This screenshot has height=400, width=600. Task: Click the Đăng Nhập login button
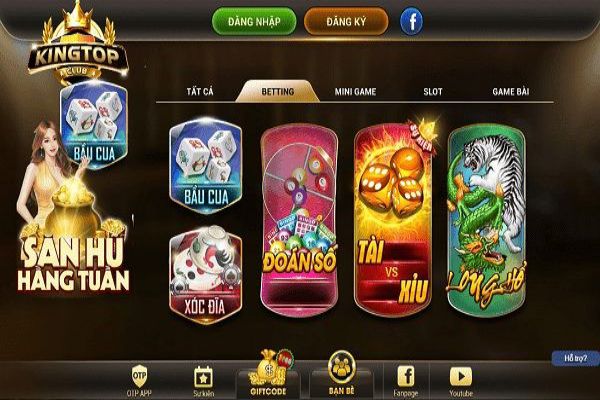pos(253,21)
